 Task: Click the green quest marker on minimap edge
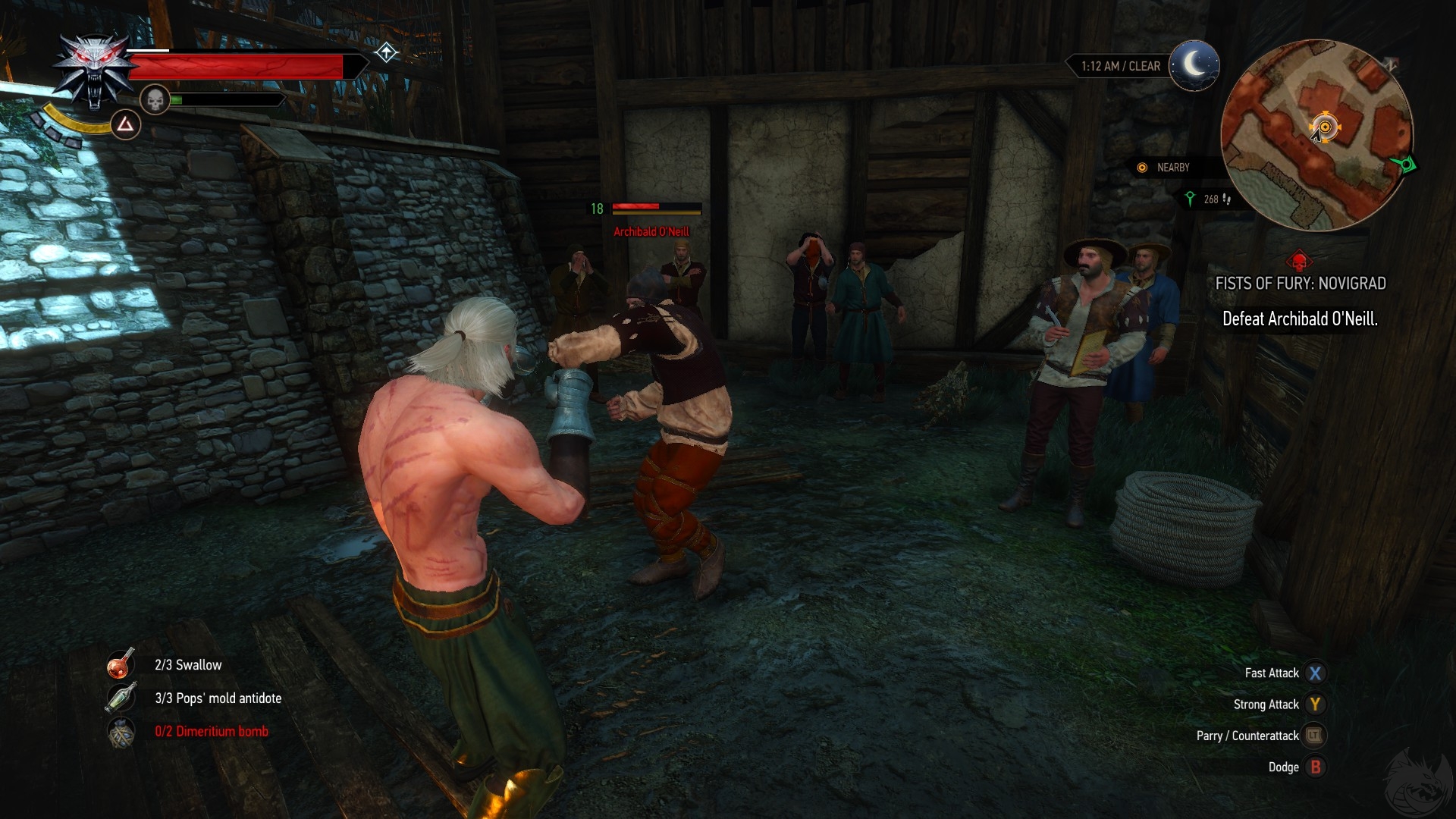(1405, 164)
